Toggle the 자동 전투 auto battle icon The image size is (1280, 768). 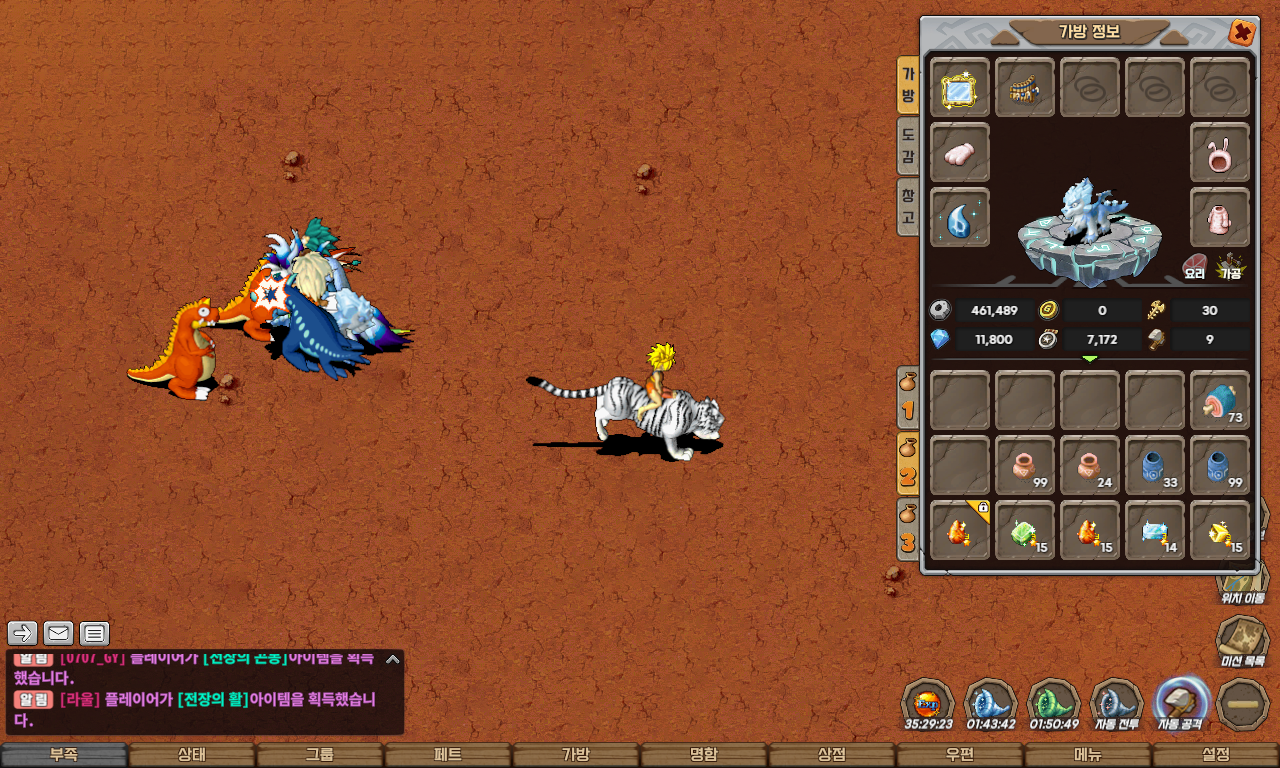coord(1116,704)
